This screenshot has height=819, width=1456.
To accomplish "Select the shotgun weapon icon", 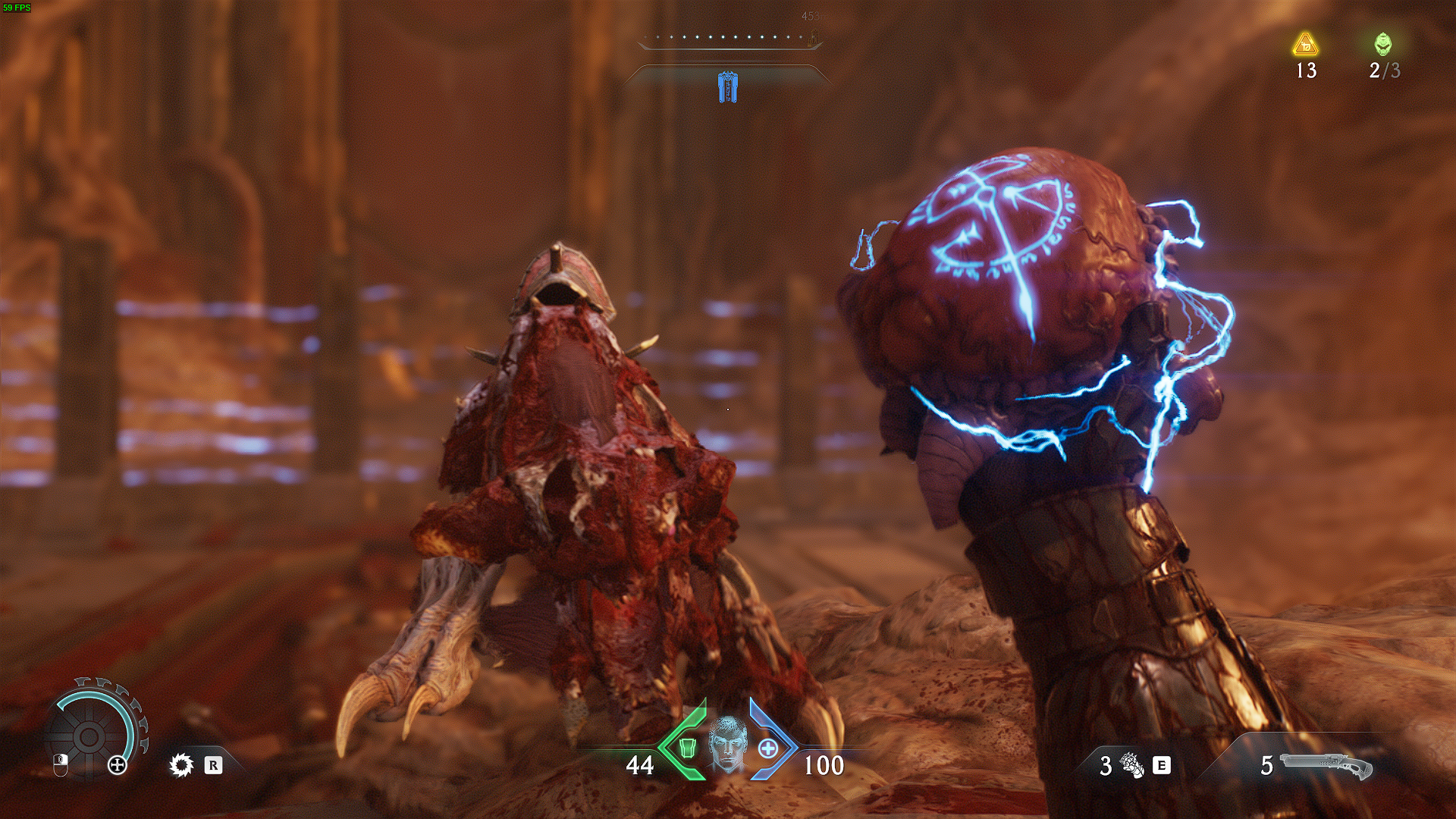I will (1326, 765).
